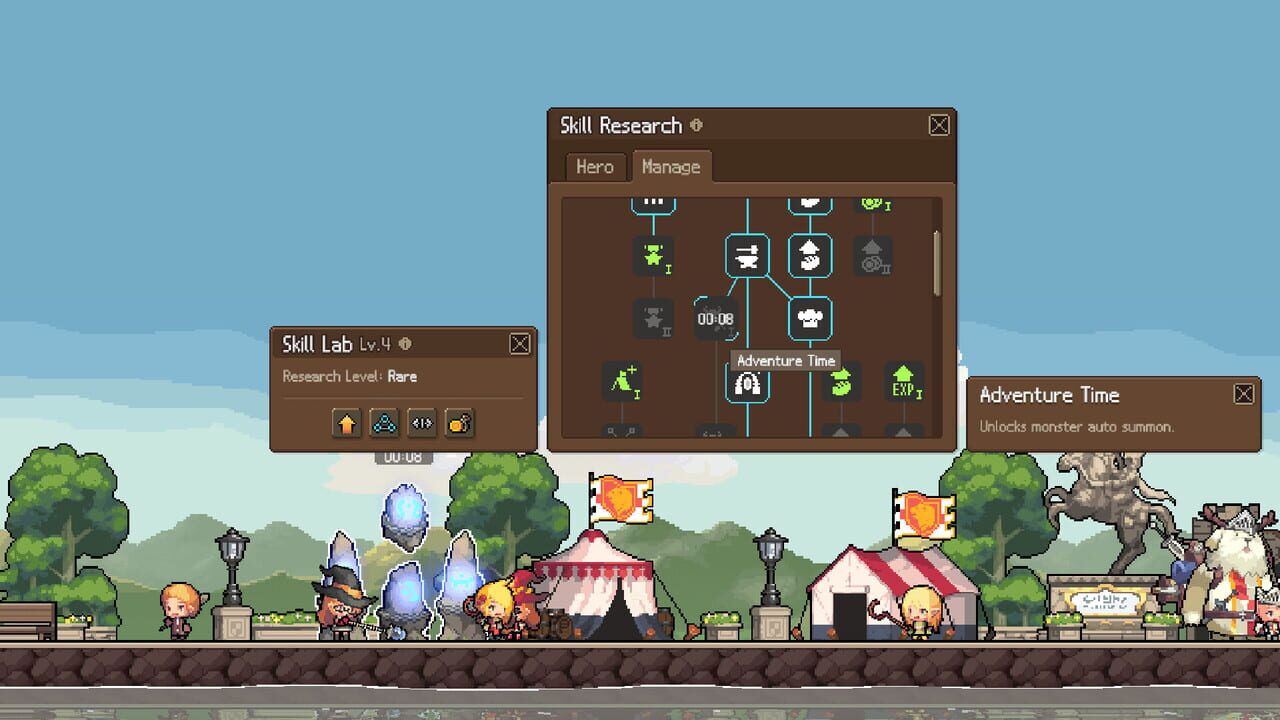Switch to the Manage tab

point(672,167)
